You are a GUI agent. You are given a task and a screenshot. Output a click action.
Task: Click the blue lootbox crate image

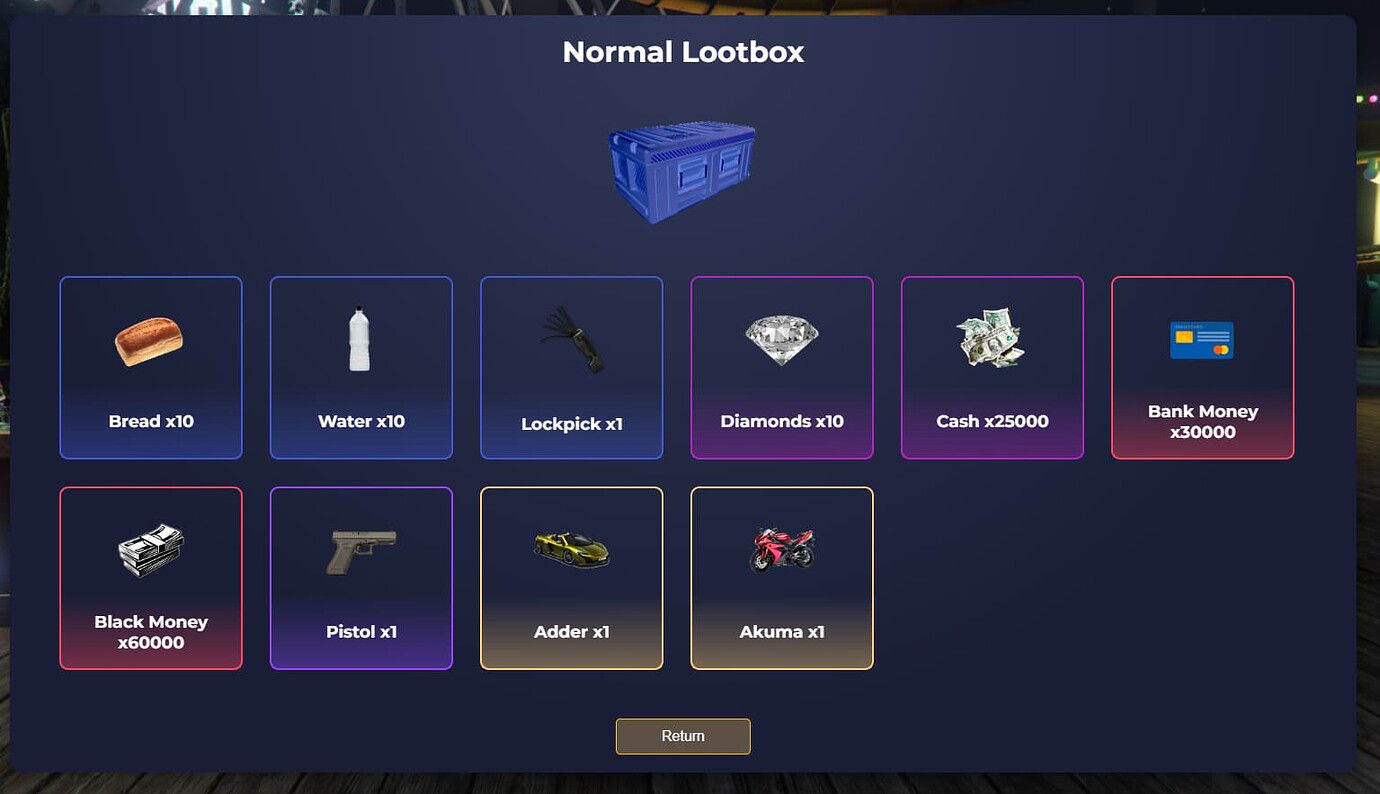tap(683, 170)
